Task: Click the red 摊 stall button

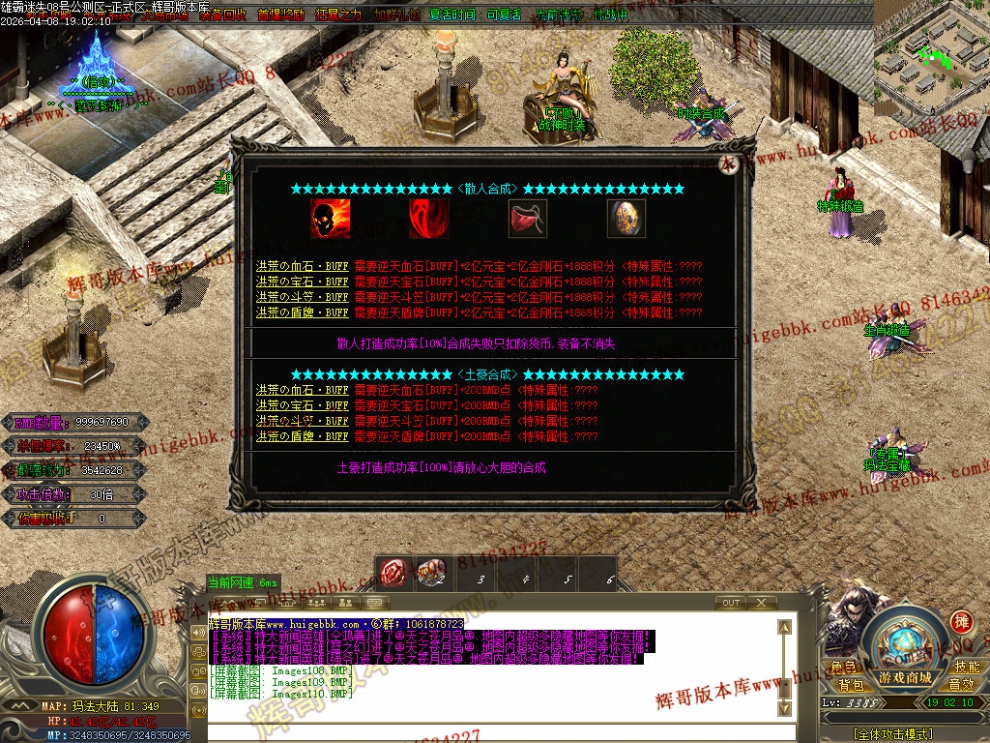Action: pyautogui.click(x=961, y=622)
